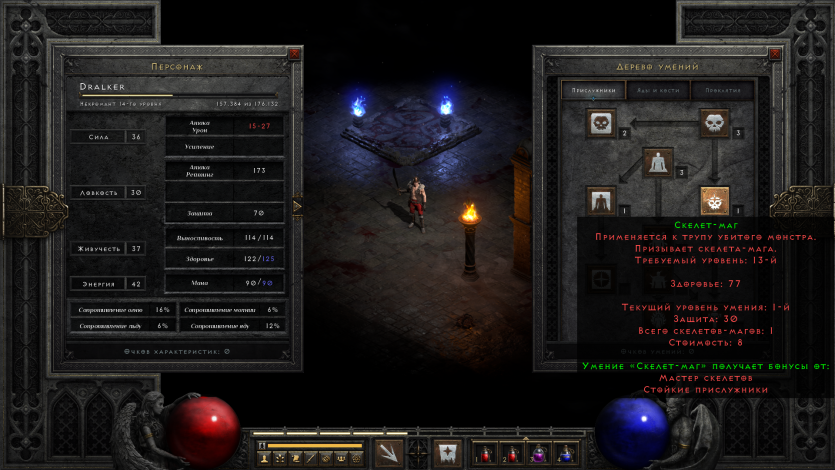This screenshot has height=470, width=835.
Task: Close the character panel
Action: (294, 53)
